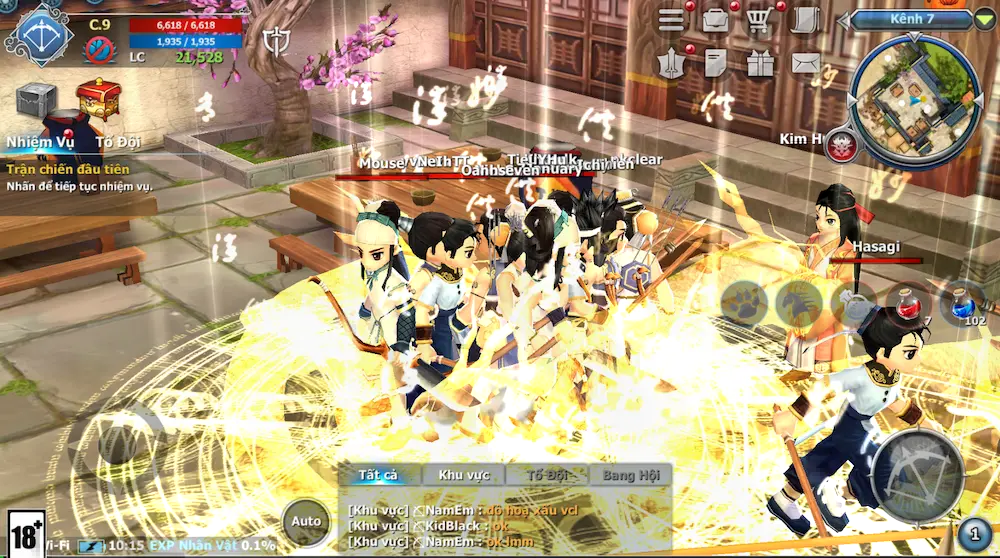
Task: Open the circular minimap
Action: point(912,100)
